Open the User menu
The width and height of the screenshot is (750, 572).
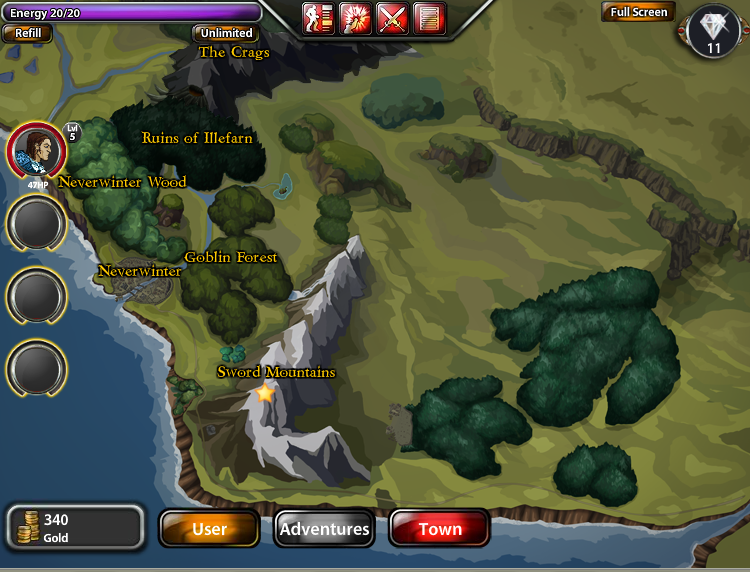(x=209, y=529)
